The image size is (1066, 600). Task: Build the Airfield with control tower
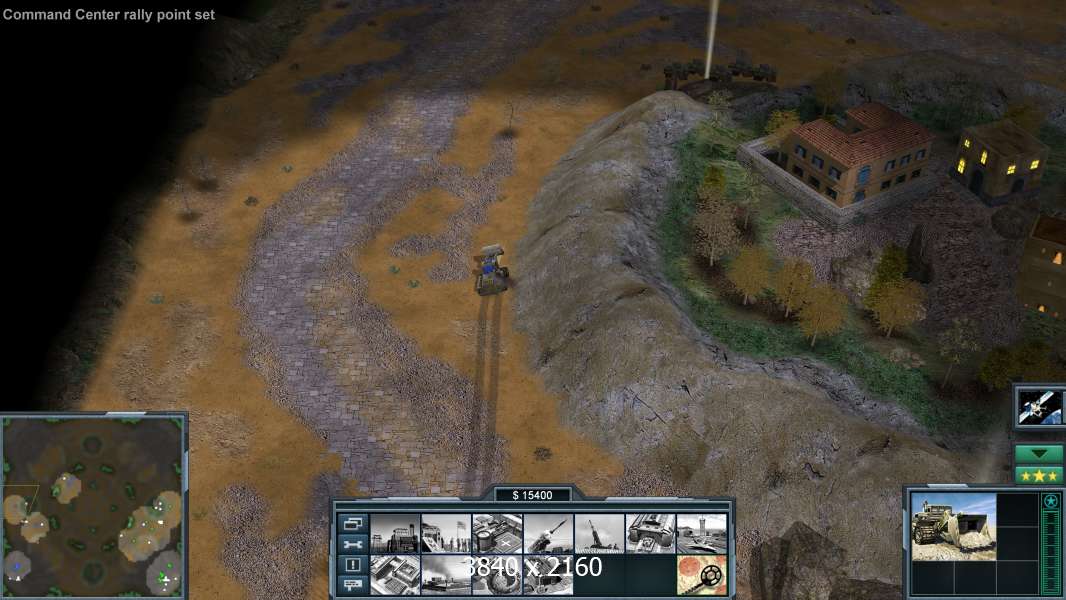tap(701, 534)
